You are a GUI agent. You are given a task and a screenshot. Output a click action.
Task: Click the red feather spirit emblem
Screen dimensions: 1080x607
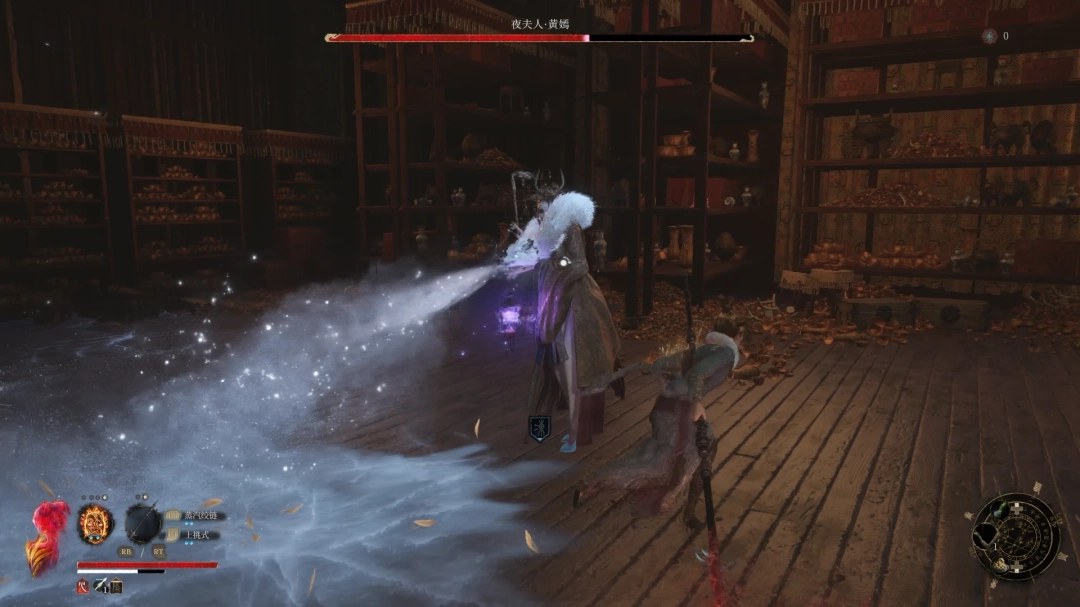coord(47,535)
